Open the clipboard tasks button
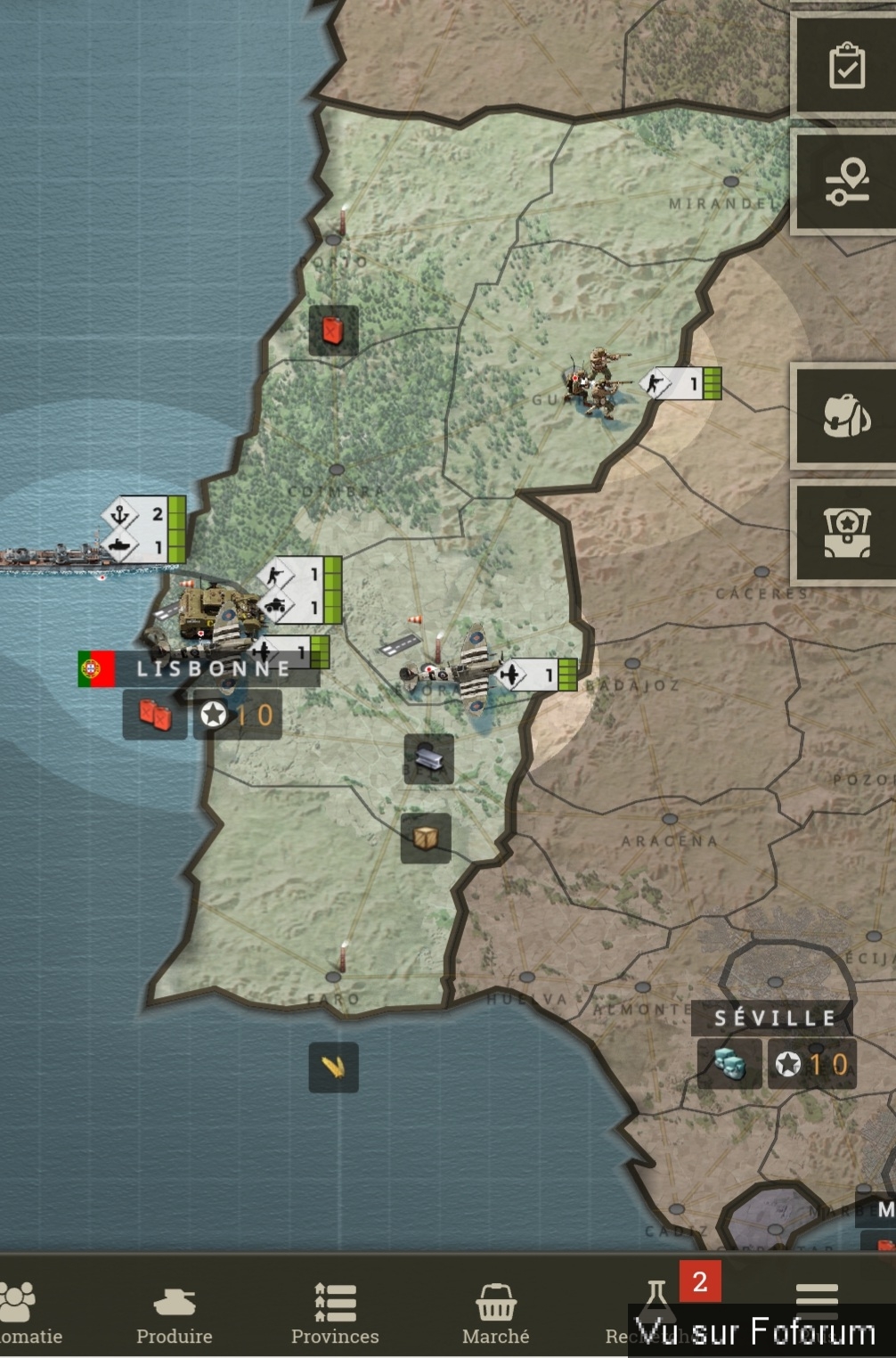The height and width of the screenshot is (1358, 896). [x=846, y=65]
